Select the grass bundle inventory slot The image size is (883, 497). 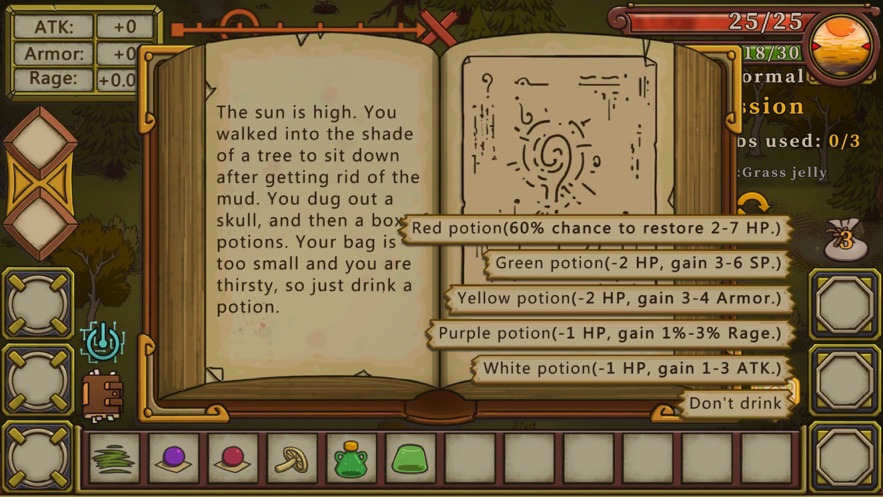(114, 459)
